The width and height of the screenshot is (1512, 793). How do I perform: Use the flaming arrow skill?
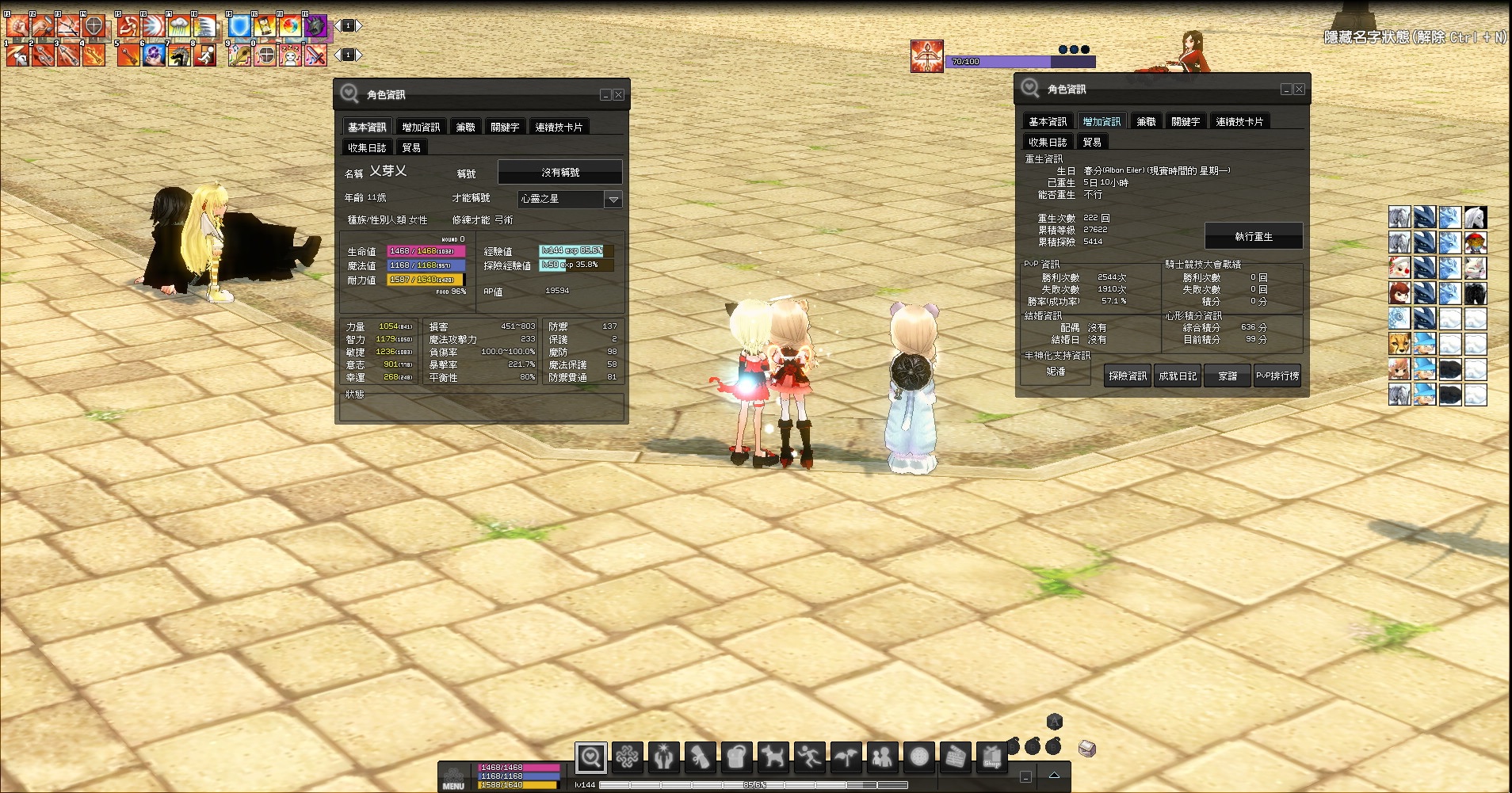[x=94, y=55]
